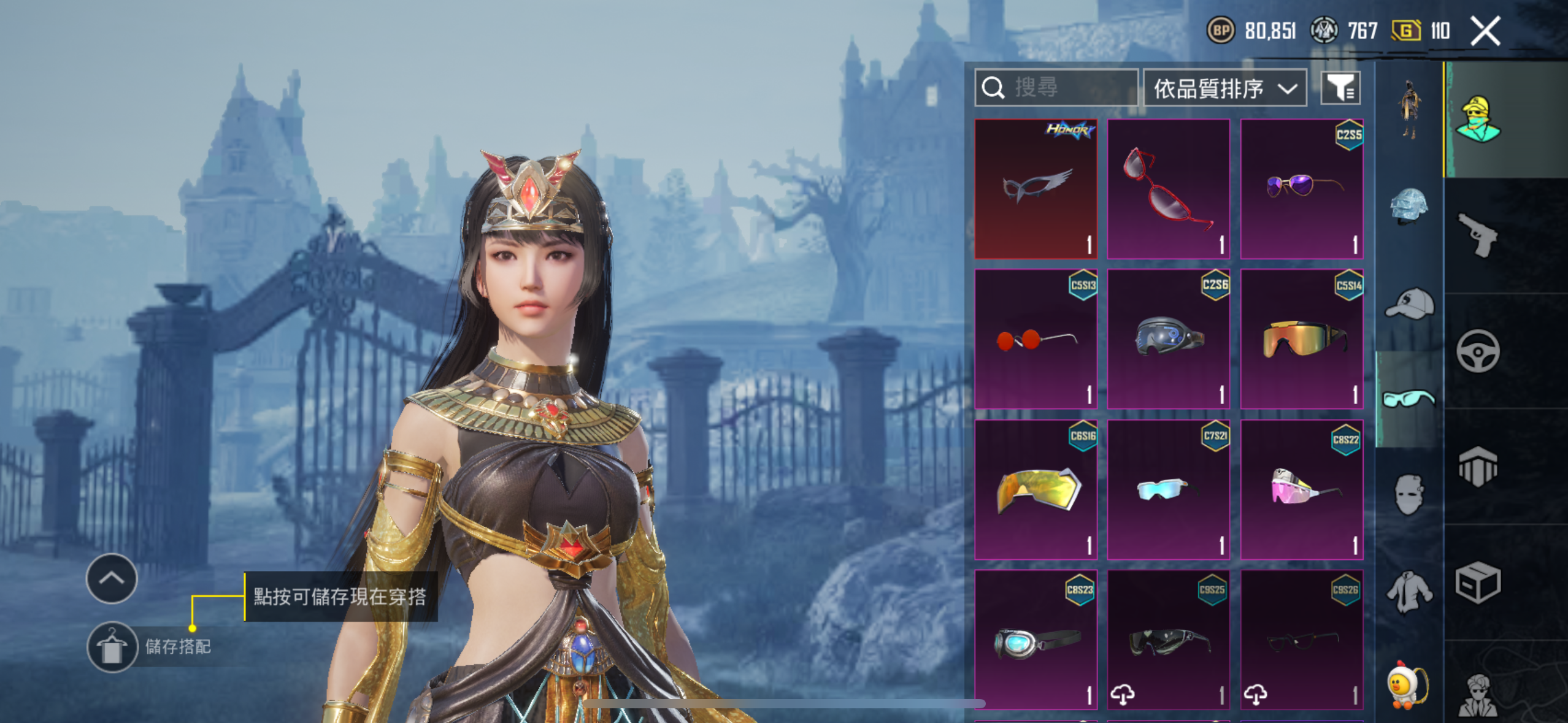Save the current outfit with hanger button
1568x723 pixels.
click(112, 647)
